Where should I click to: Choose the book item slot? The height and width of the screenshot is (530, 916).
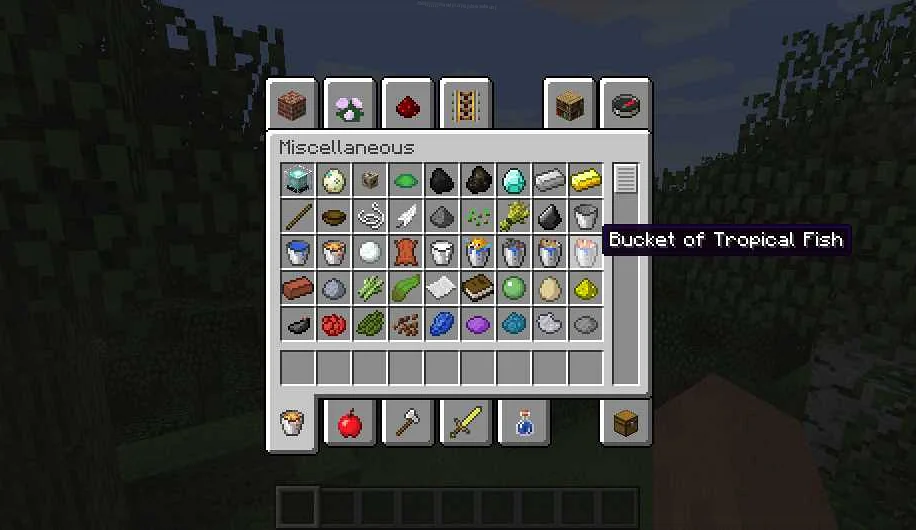pos(478,289)
